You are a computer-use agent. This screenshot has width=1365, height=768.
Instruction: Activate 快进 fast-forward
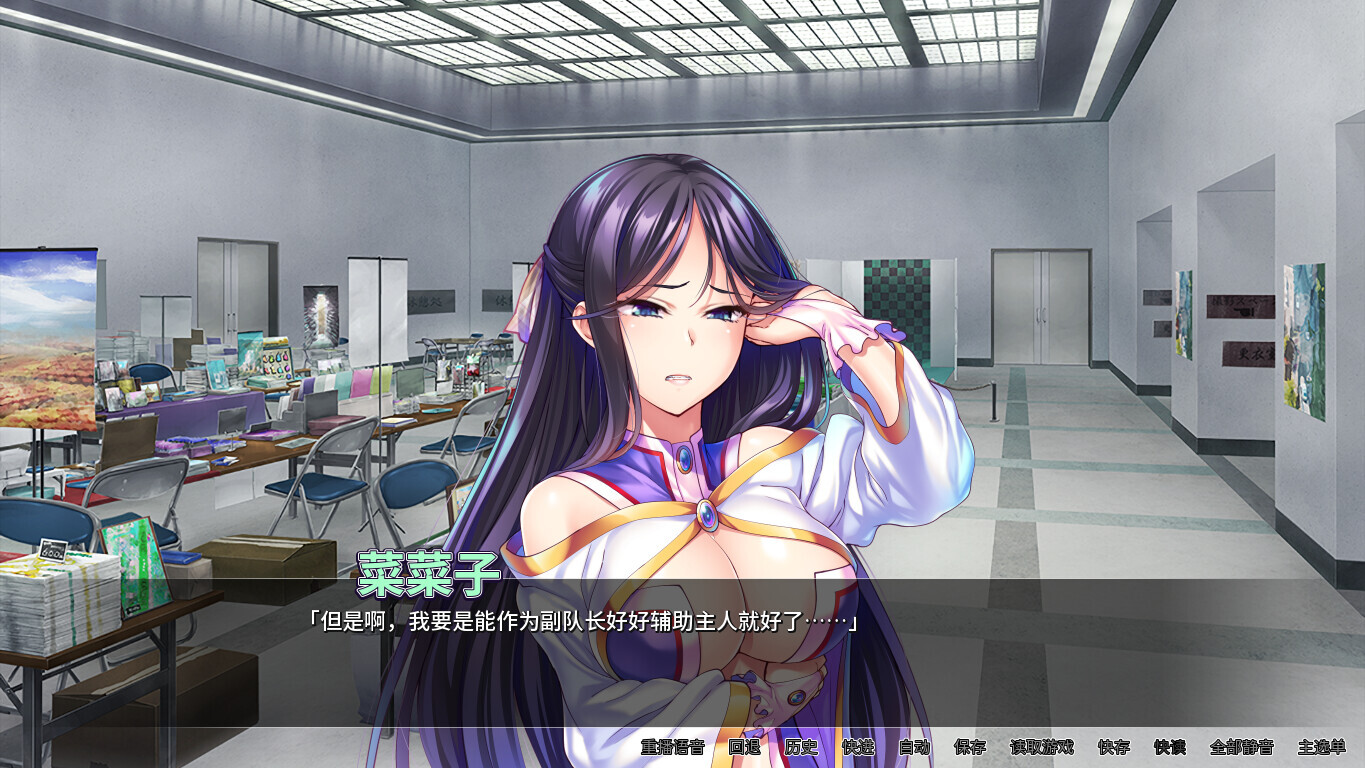click(858, 747)
